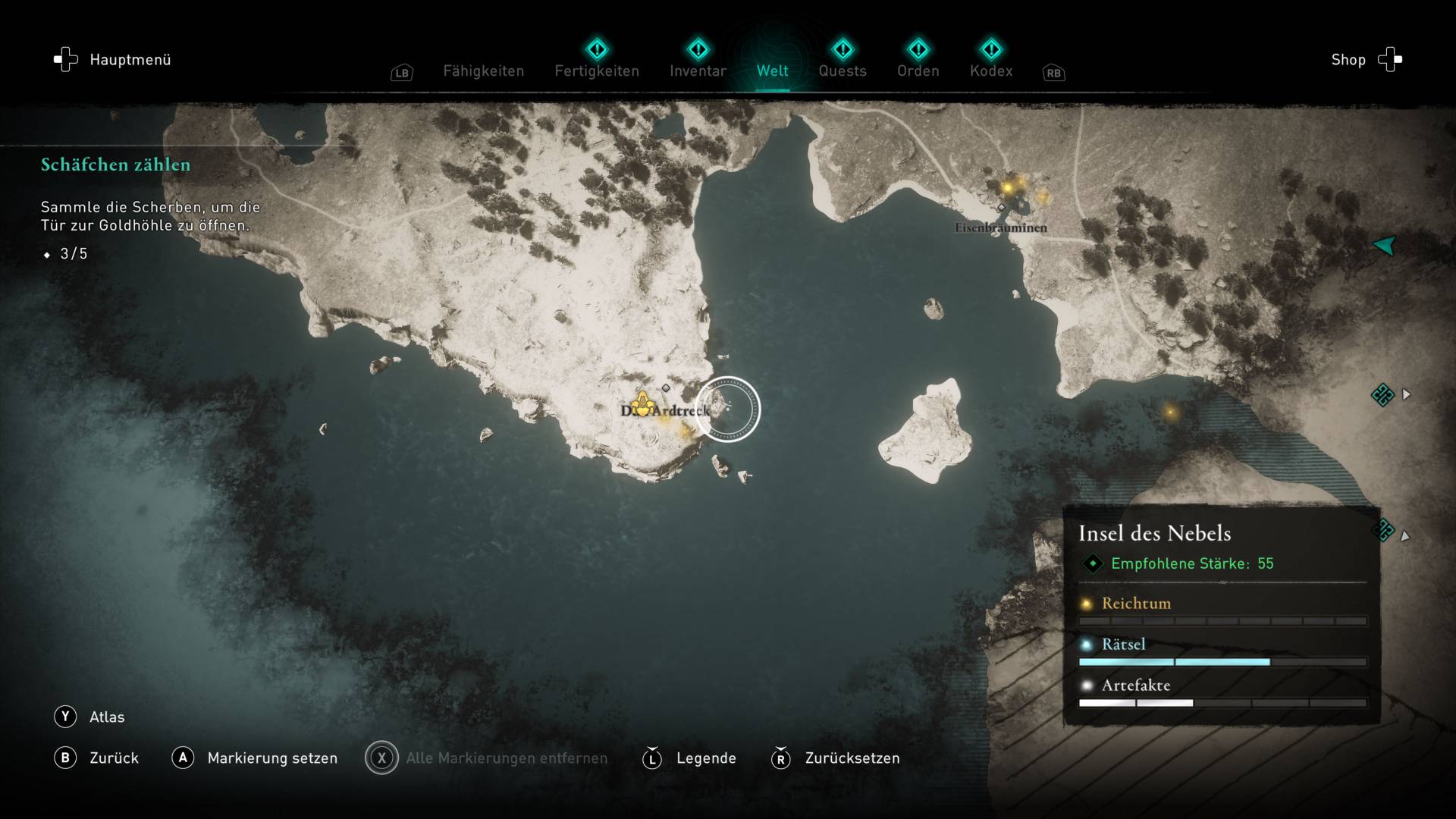Viewport: 1456px width, 819px height.
Task: Reset the map with Zurücksetzen
Action: pos(836,758)
